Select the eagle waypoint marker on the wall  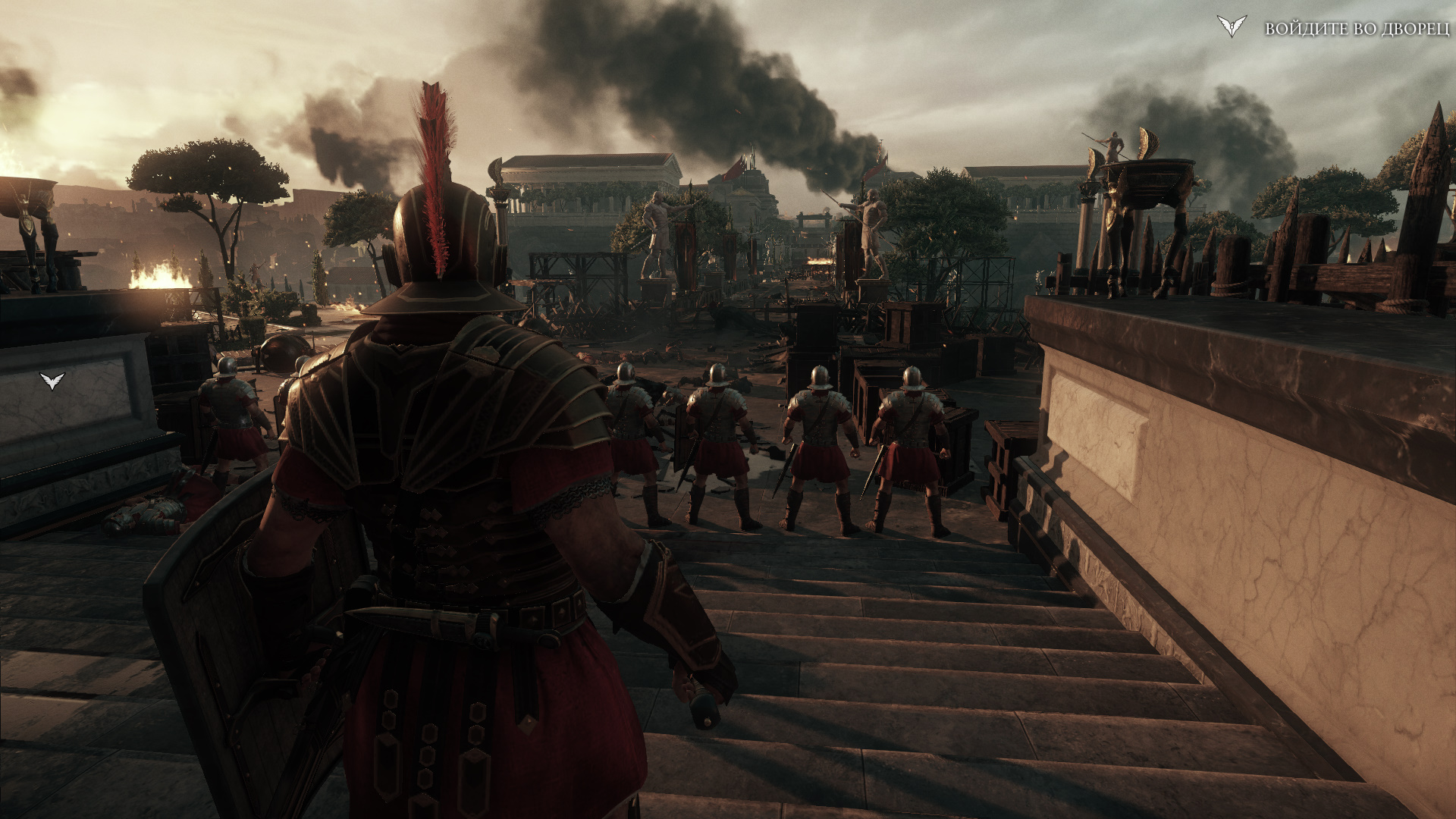52,381
